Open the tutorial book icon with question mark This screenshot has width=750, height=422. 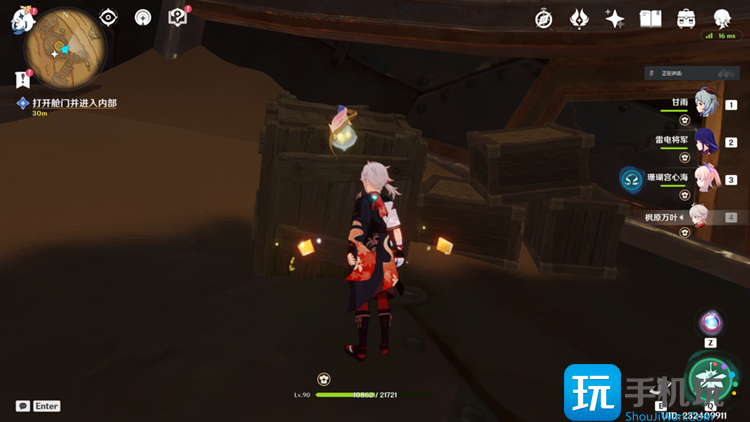click(177, 17)
